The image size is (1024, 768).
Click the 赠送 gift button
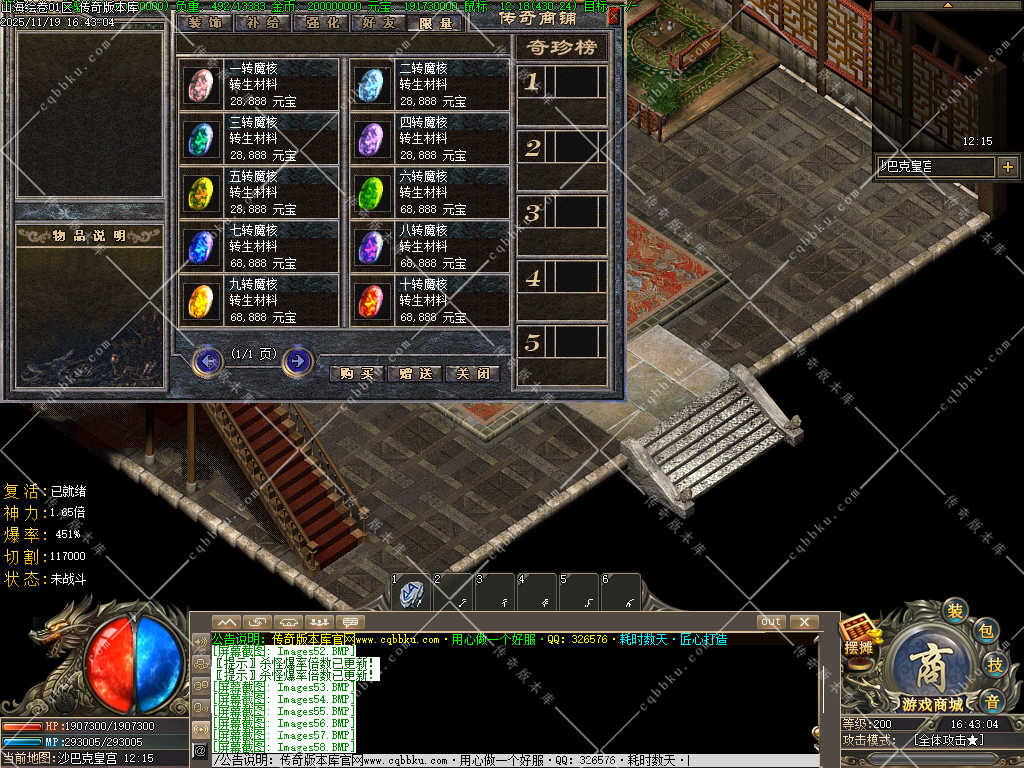414,374
